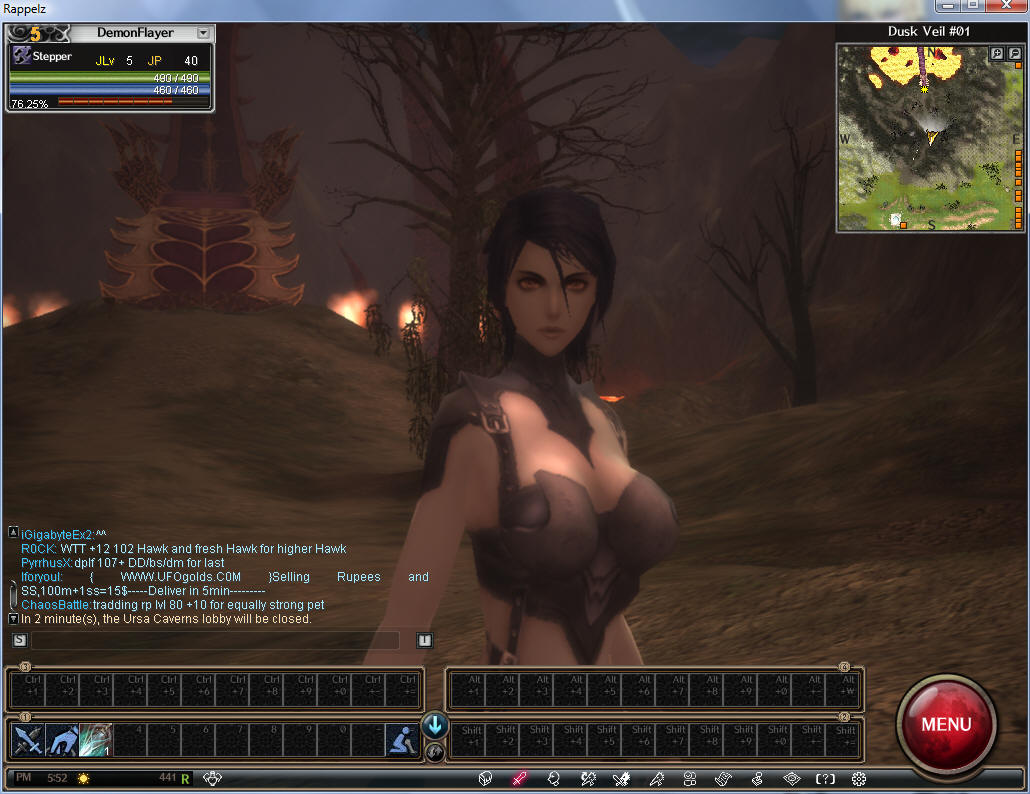Zoom in the minimap with the plus magnifier
Image resolution: width=1030 pixels, height=794 pixels.
(996, 53)
